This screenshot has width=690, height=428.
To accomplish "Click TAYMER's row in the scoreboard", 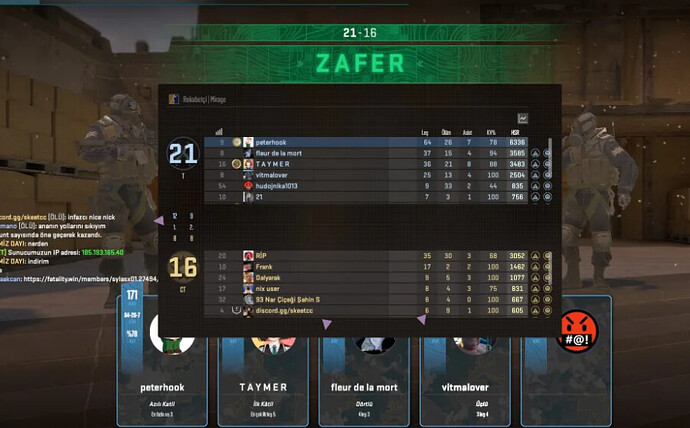I will click(380, 164).
